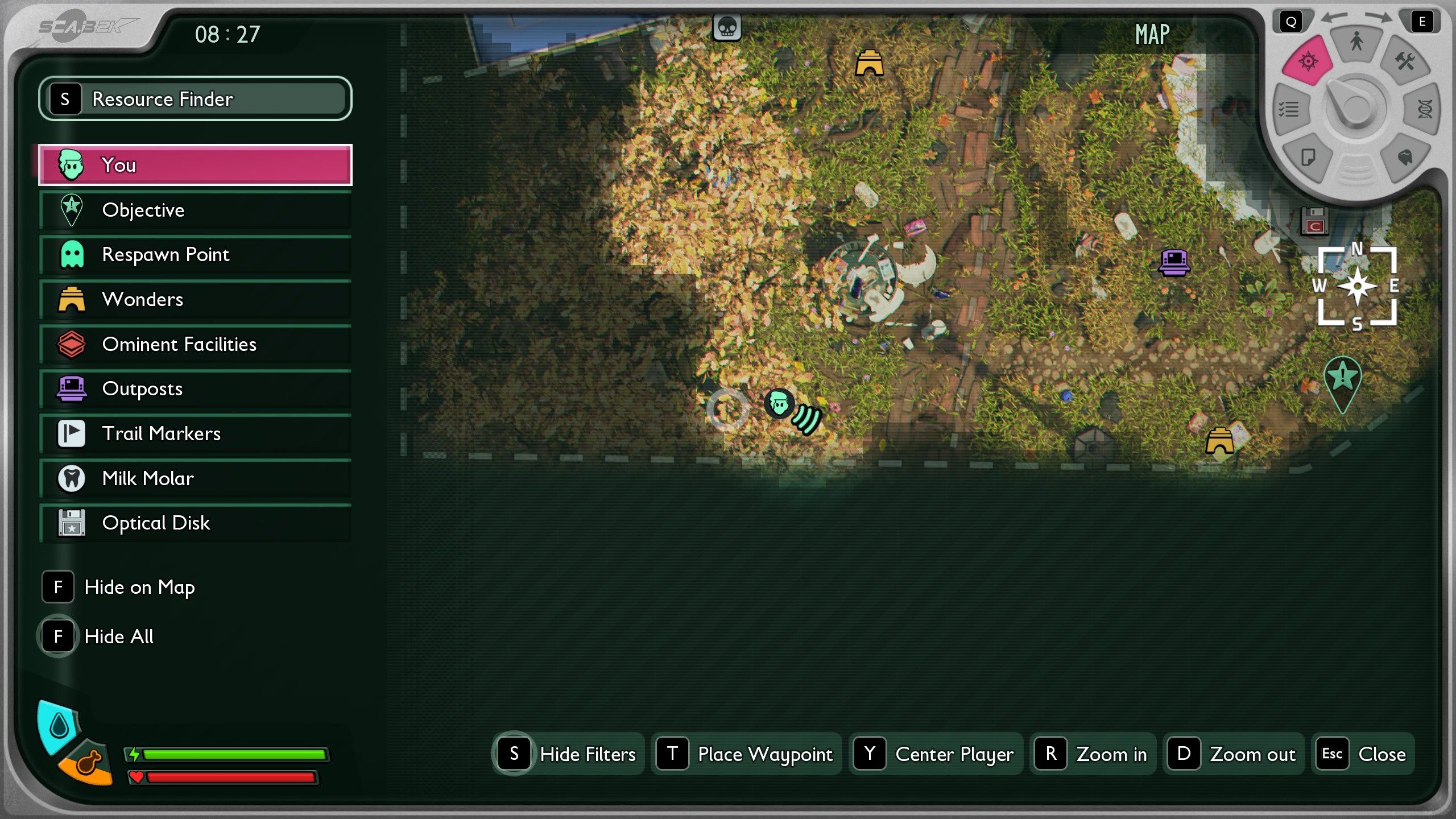
Task: Choose Outposts in the filter list
Action: point(195,389)
